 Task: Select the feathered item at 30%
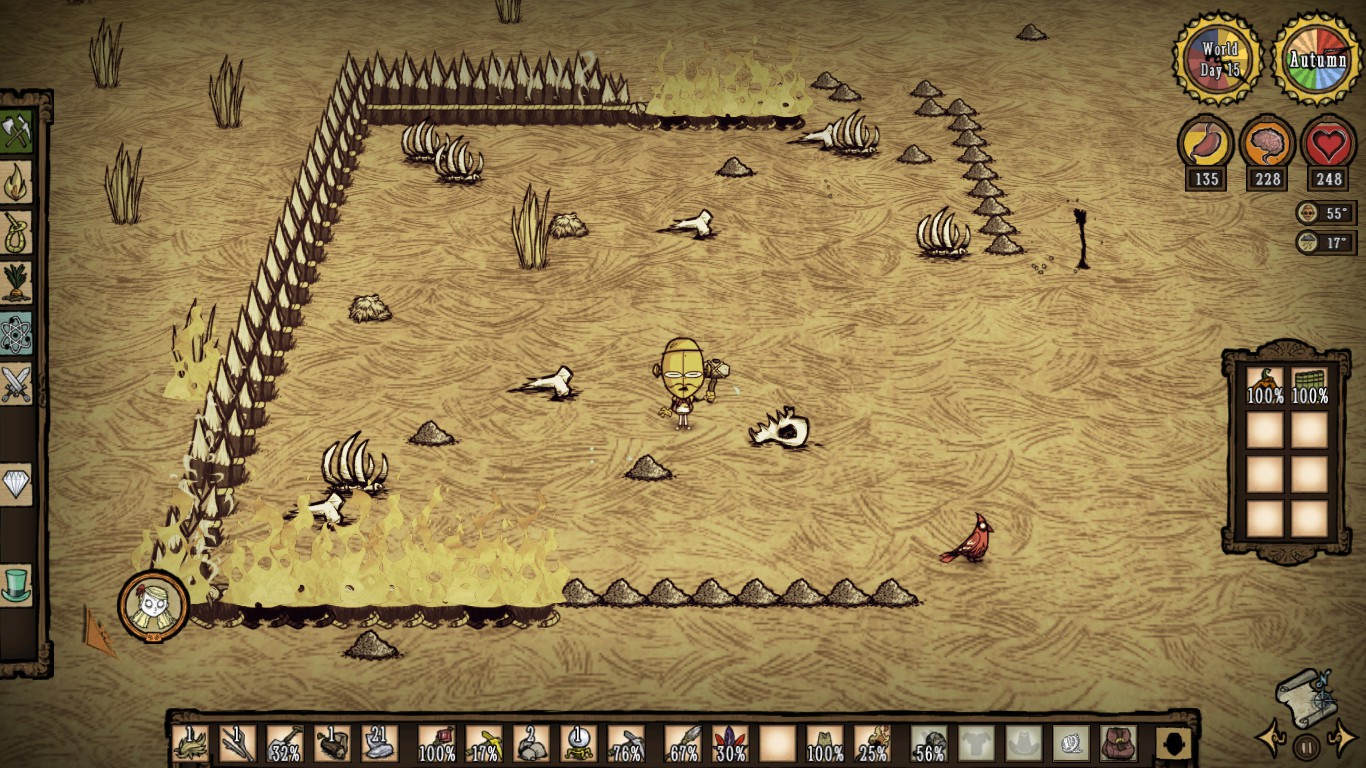pos(730,743)
